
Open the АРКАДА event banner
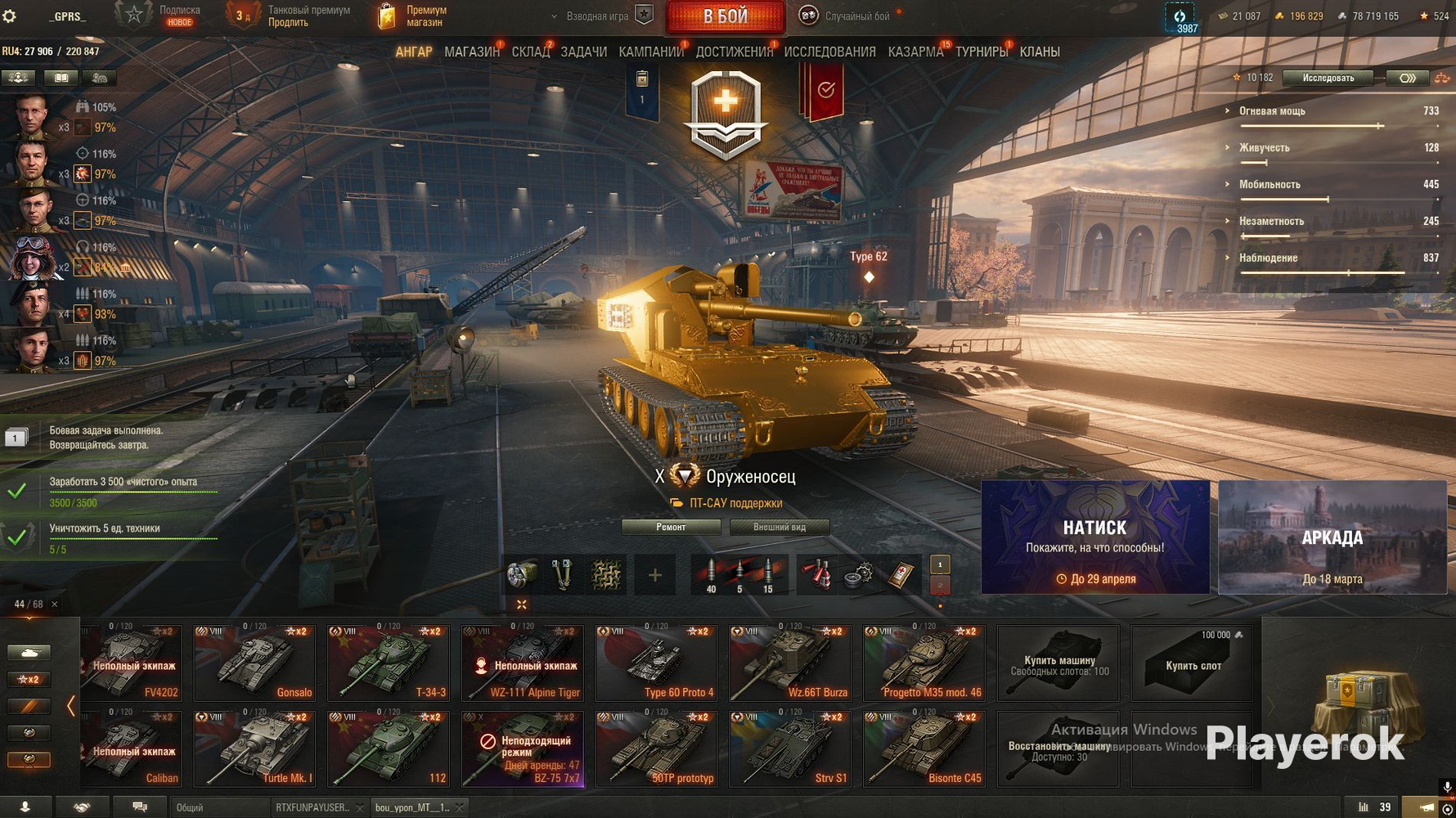click(1332, 537)
